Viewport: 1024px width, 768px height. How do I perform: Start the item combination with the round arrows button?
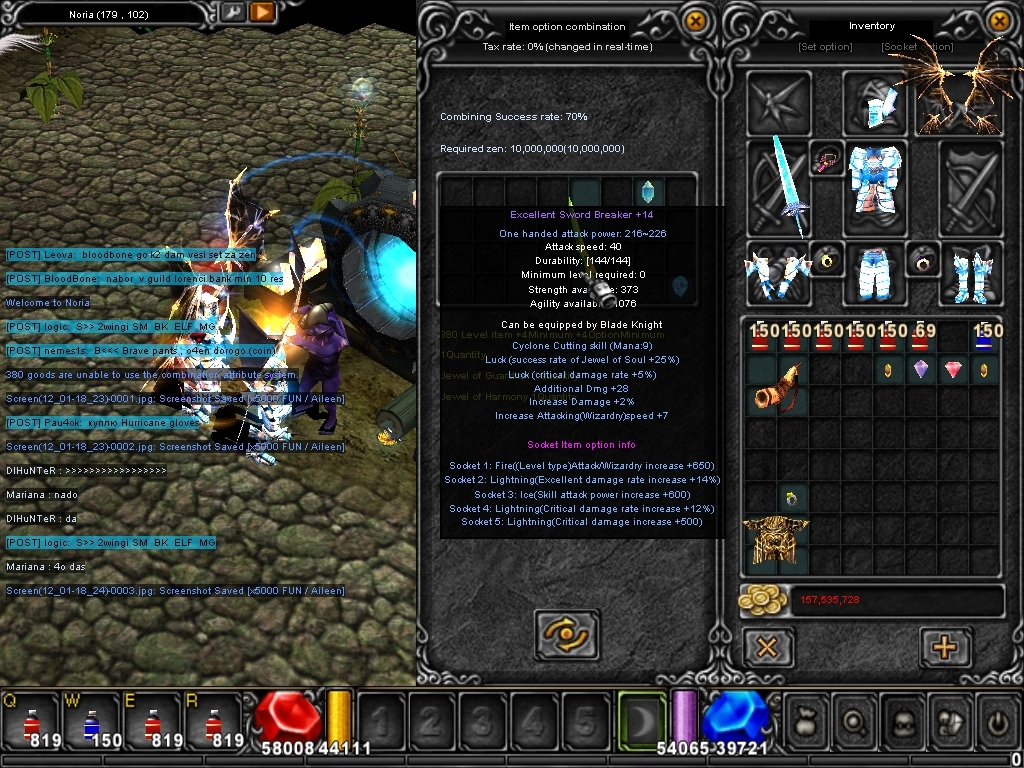tap(567, 633)
